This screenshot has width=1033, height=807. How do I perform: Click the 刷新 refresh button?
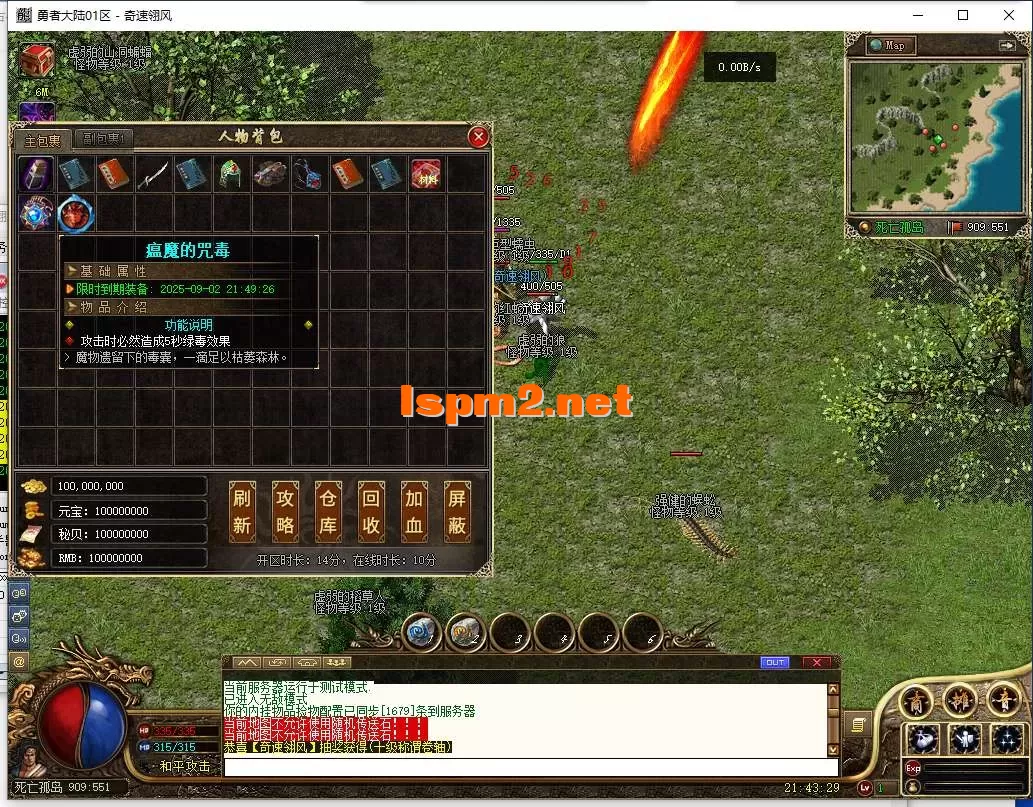pos(242,511)
